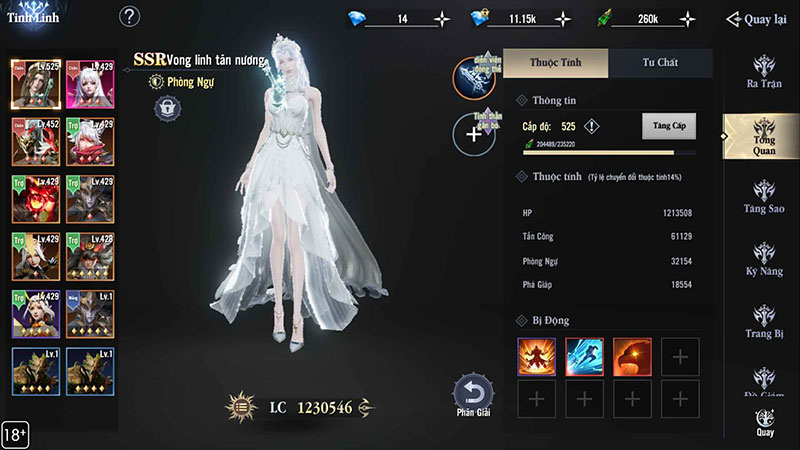Click the lock icon under Phòng Ngự
The height and width of the screenshot is (450, 800).
pos(167,106)
